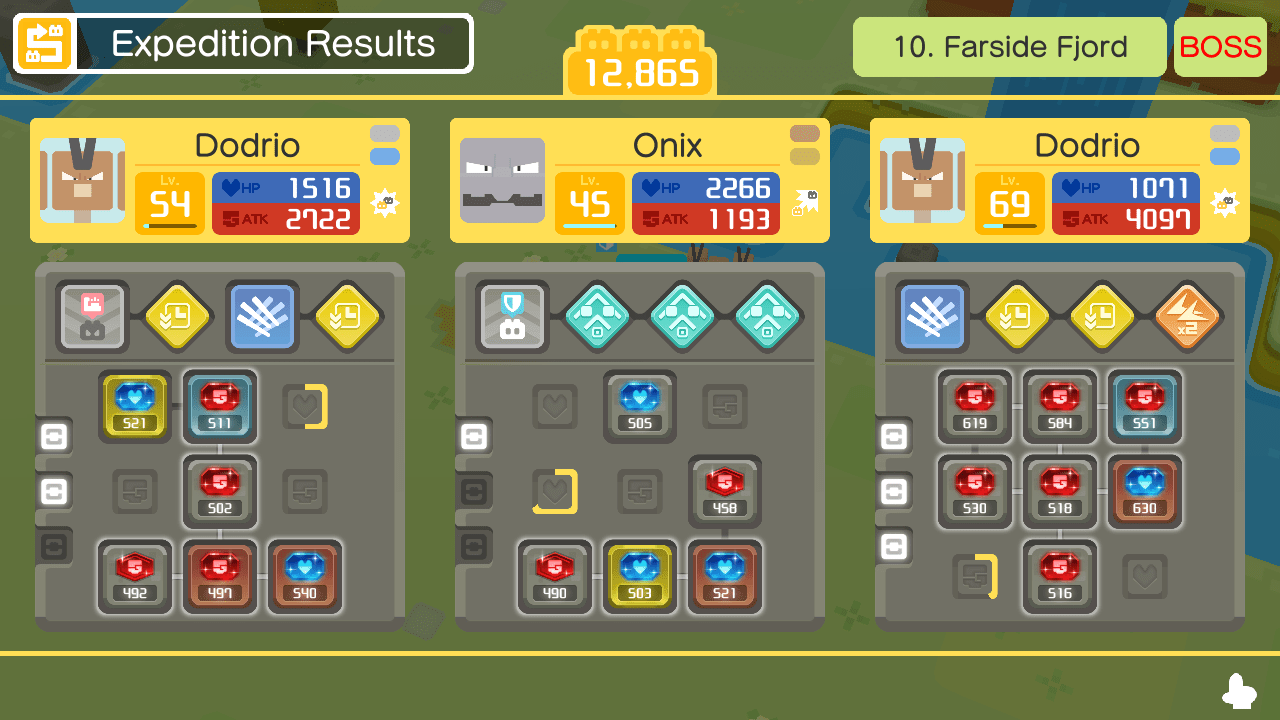Select the blue multi-strike move icon on left Dodrio
Image resolution: width=1280 pixels, height=720 pixels.
(x=262, y=318)
